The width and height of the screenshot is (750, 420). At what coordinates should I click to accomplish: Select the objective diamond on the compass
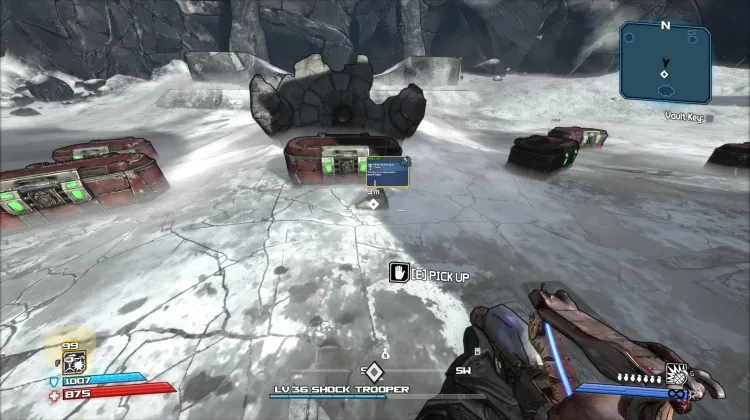pos(373,372)
